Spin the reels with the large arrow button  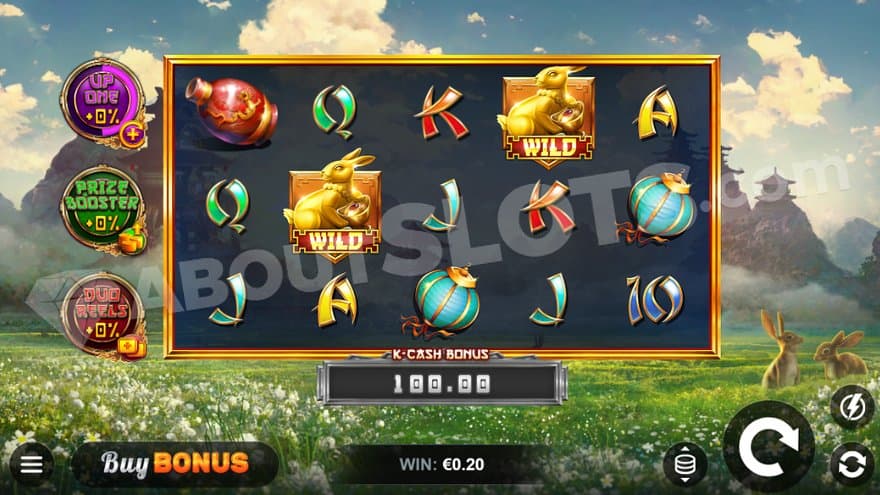pyautogui.click(x=768, y=446)
